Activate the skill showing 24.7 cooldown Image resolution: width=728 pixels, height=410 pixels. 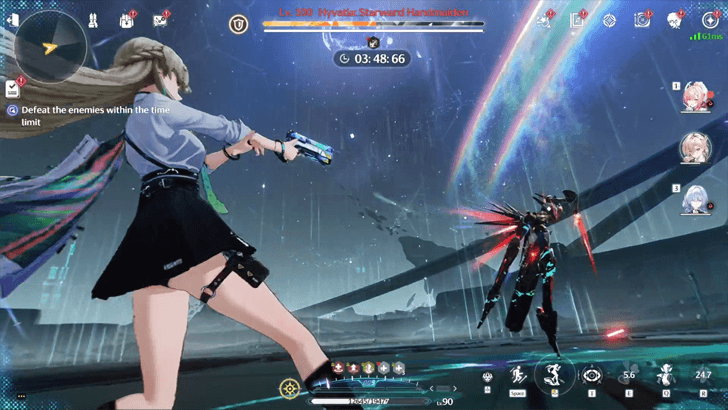coord(702,376)
